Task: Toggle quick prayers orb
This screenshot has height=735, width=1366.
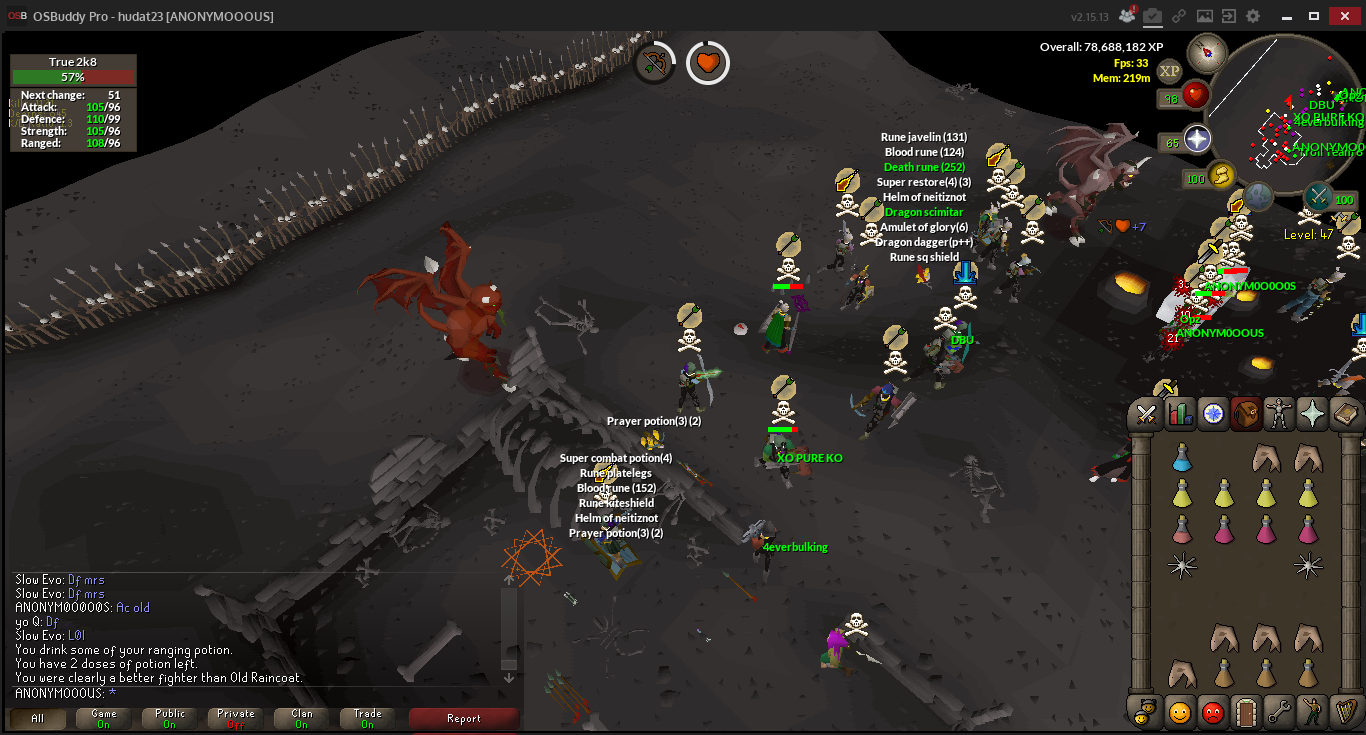Action: [1197, 139]
